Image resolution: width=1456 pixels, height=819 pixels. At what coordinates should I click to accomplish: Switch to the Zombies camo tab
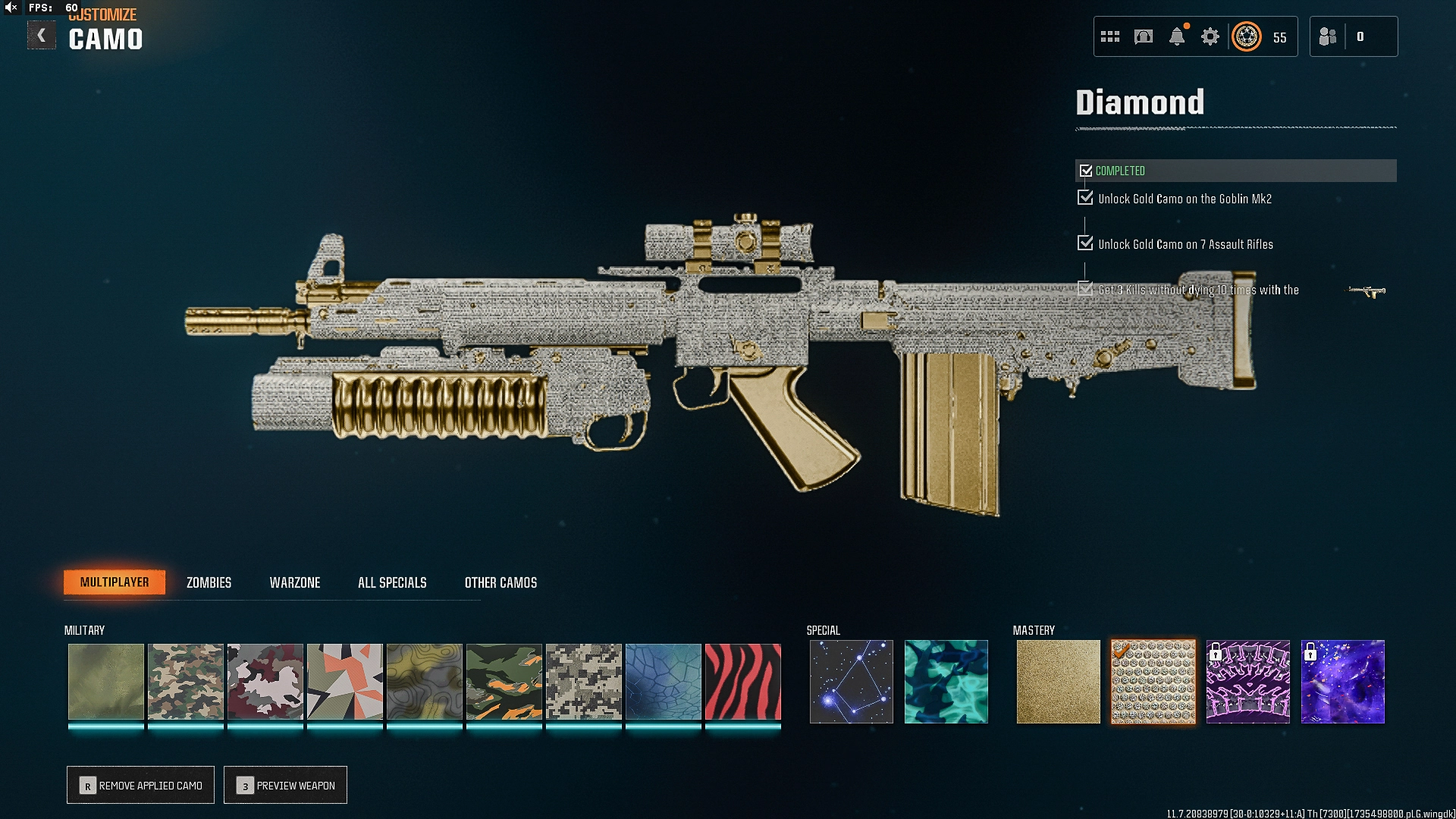(x=209, y=582)
